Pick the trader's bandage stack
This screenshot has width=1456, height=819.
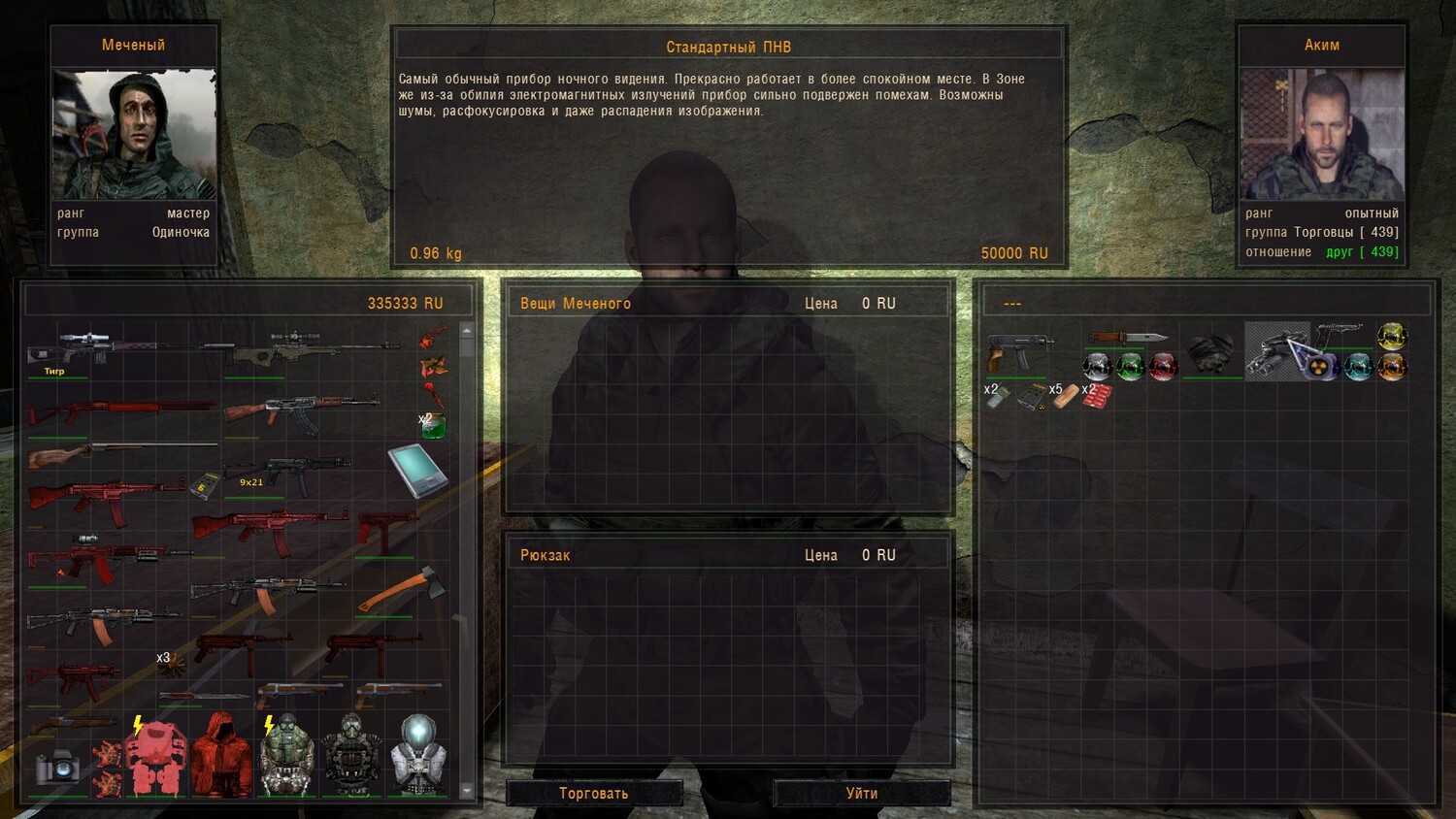1064,396
